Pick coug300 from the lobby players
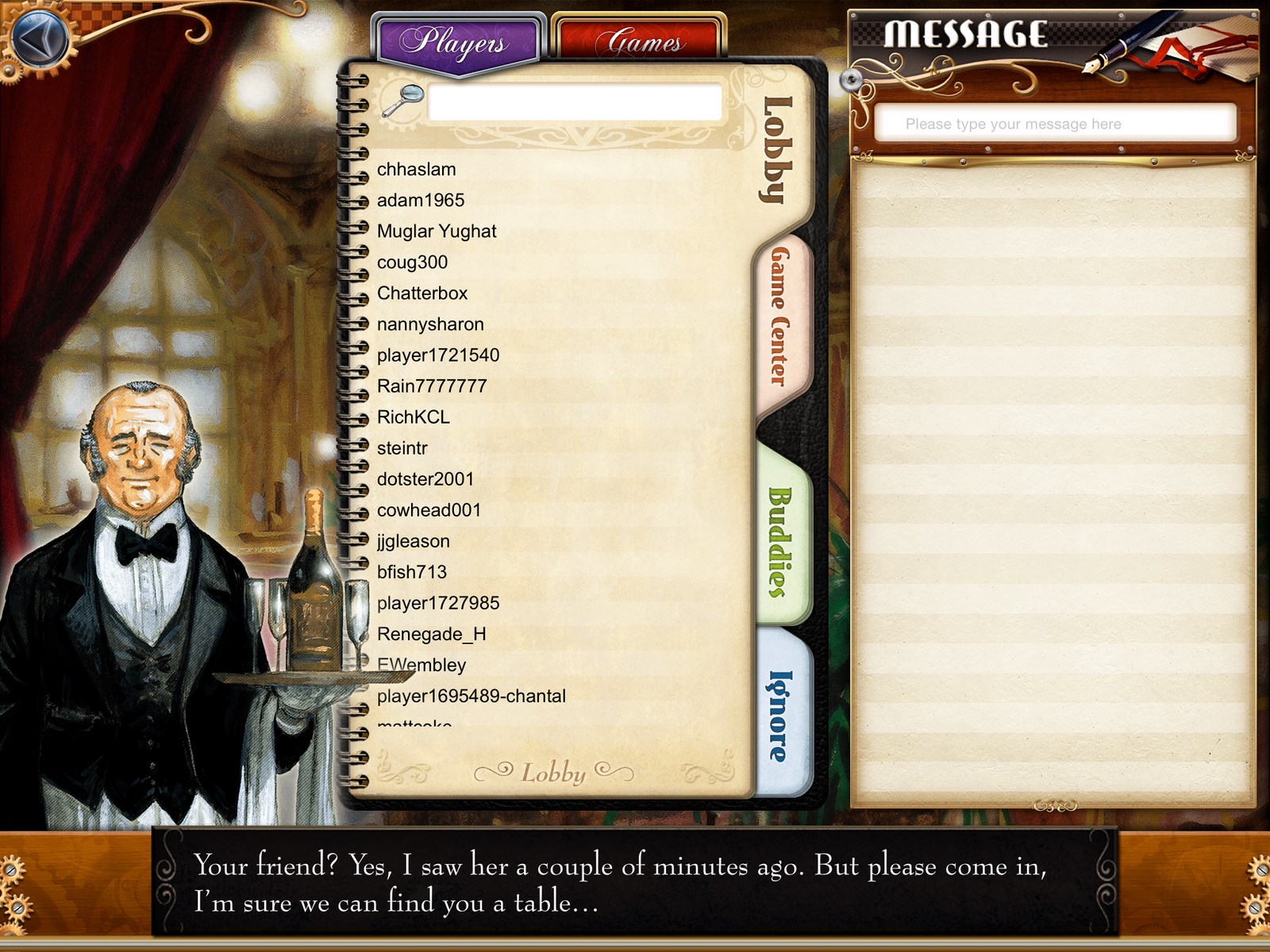Screen dimensions: 1270x952 [413, 263]
